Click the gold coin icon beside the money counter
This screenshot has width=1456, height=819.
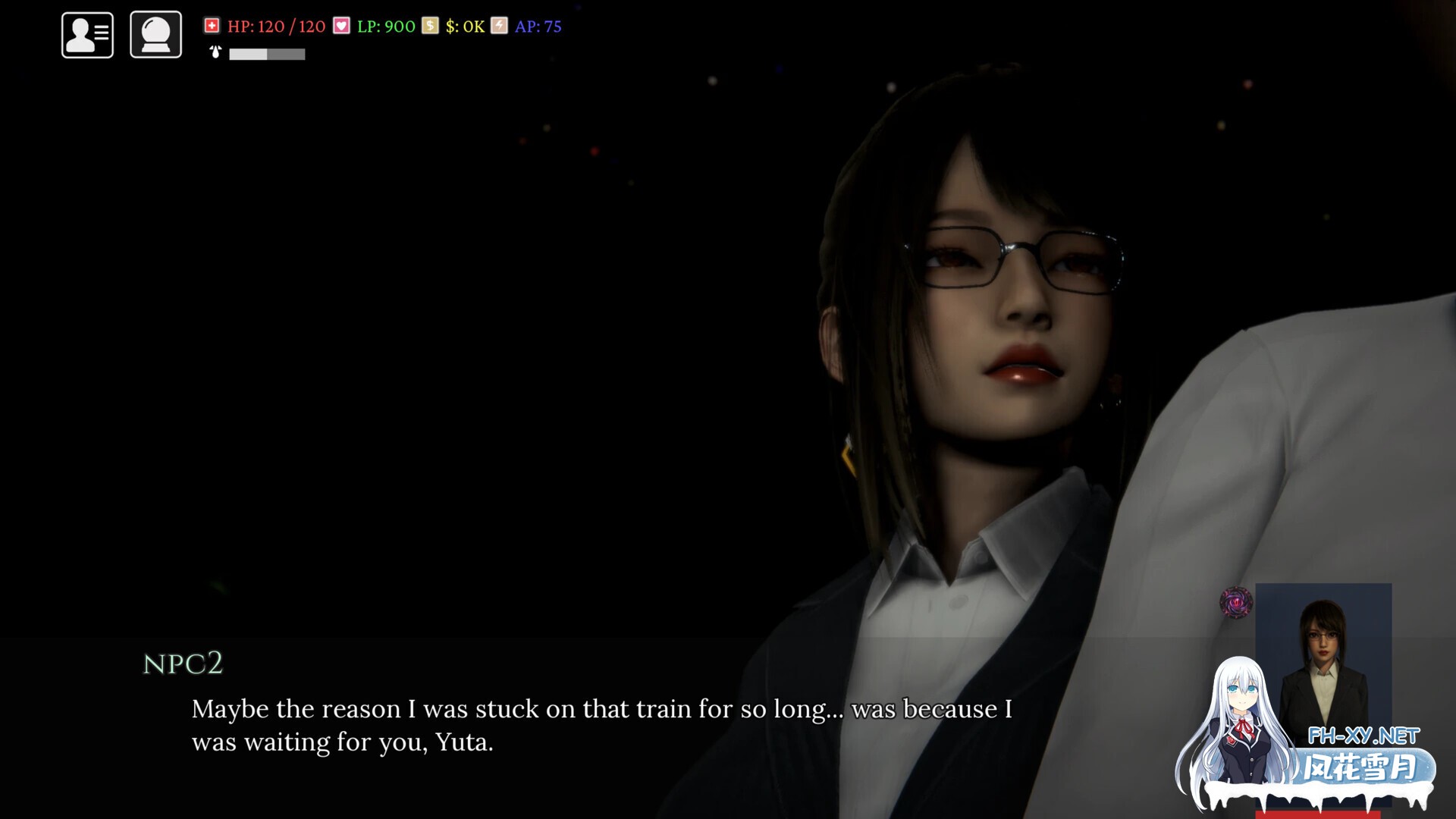(x=429, y=26)
